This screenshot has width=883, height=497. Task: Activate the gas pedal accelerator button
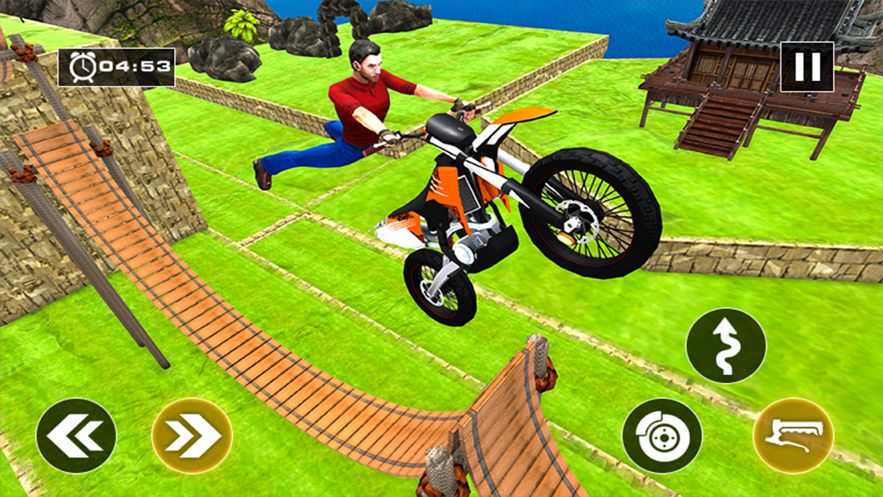click(793, 436)
